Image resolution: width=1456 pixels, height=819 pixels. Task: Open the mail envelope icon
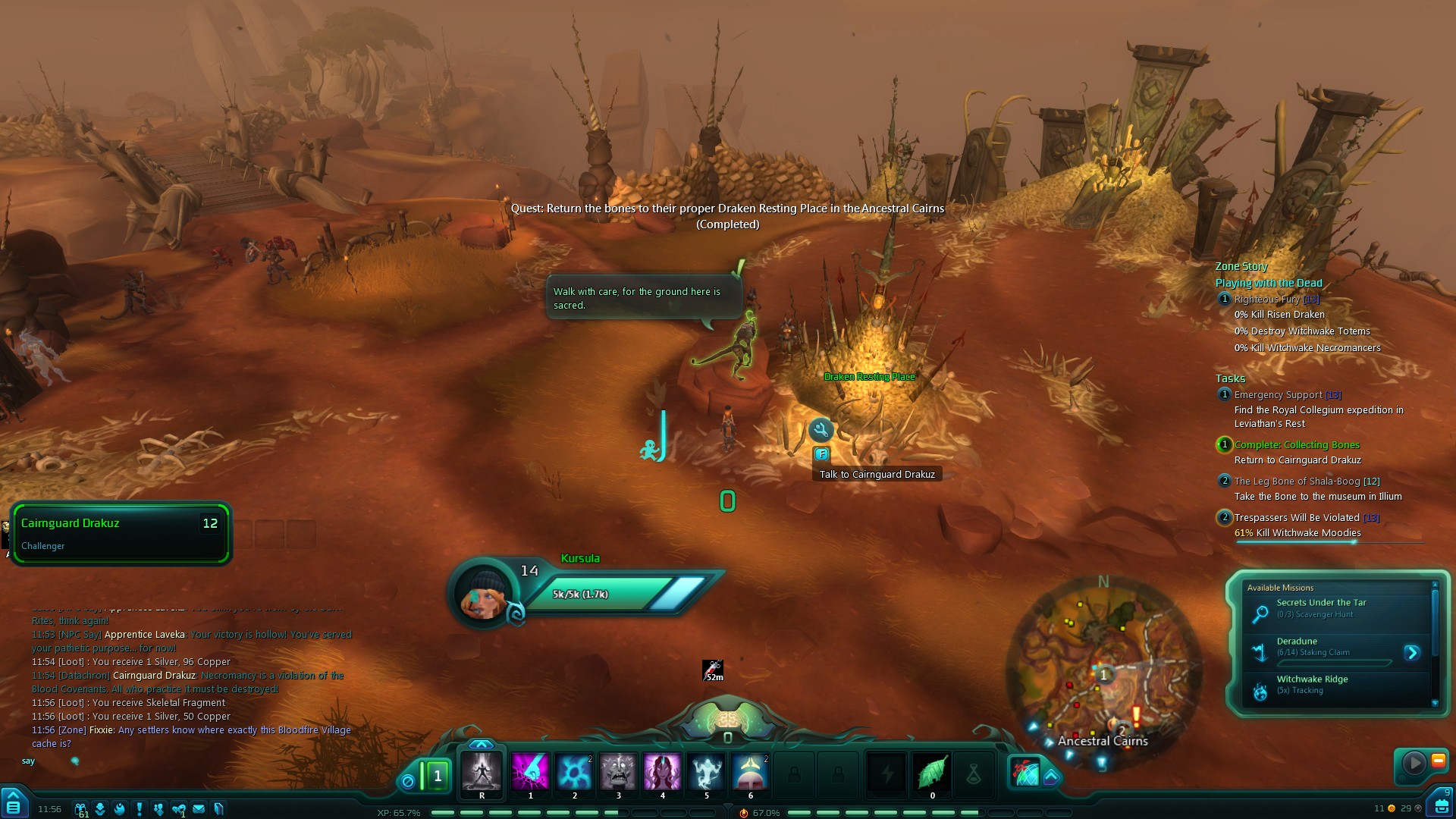199,808
